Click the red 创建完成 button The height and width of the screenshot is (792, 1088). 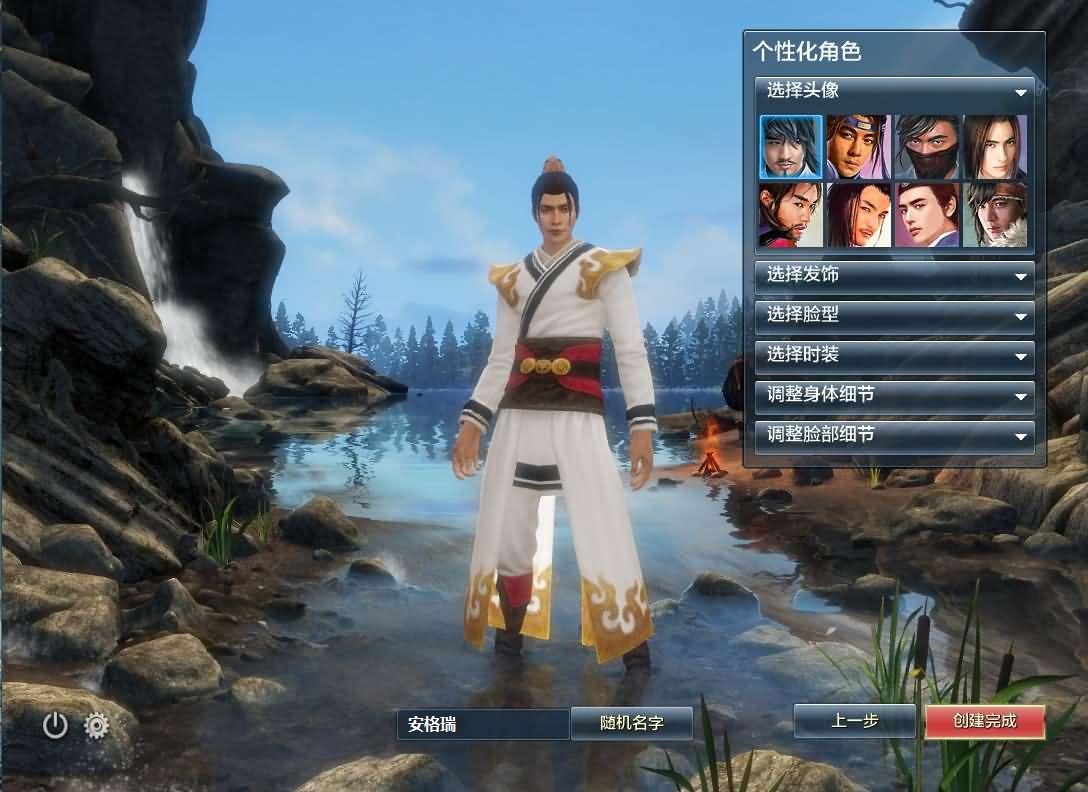pyautogui.click(x=984, y=721)
